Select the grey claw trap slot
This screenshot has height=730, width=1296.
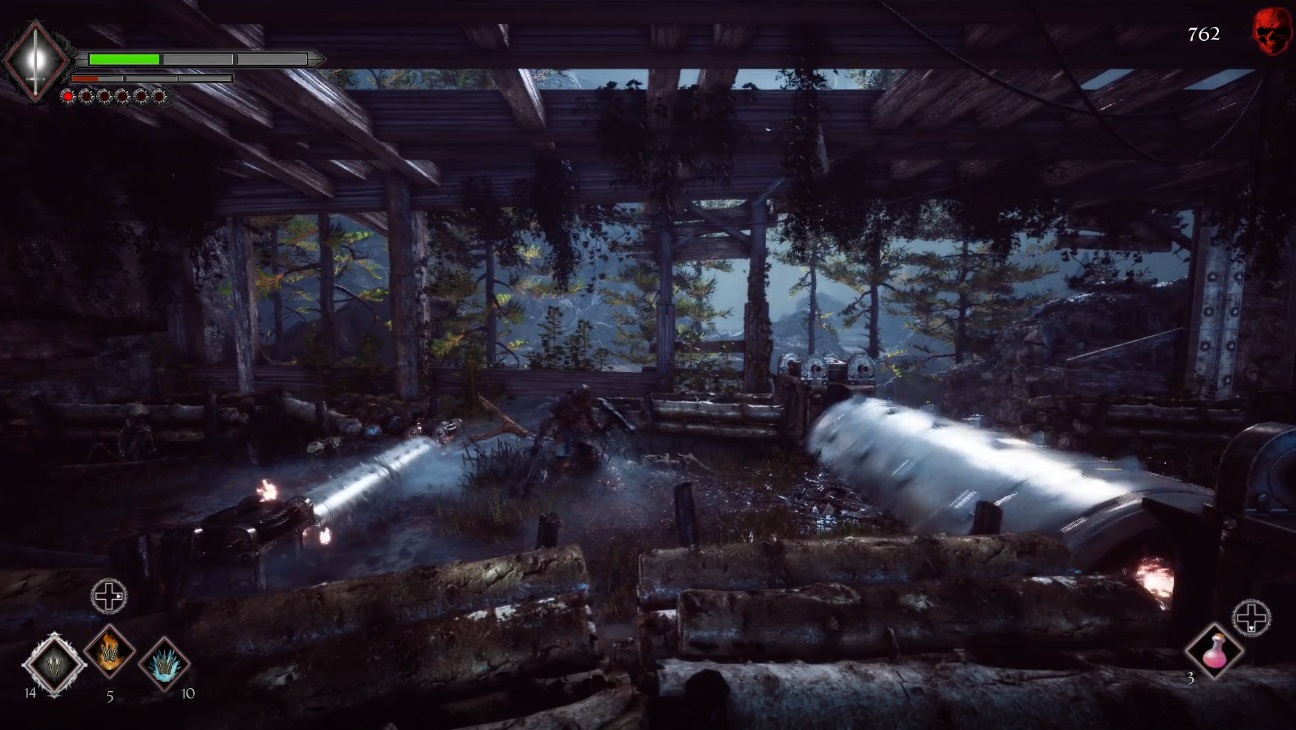point(53,664)
